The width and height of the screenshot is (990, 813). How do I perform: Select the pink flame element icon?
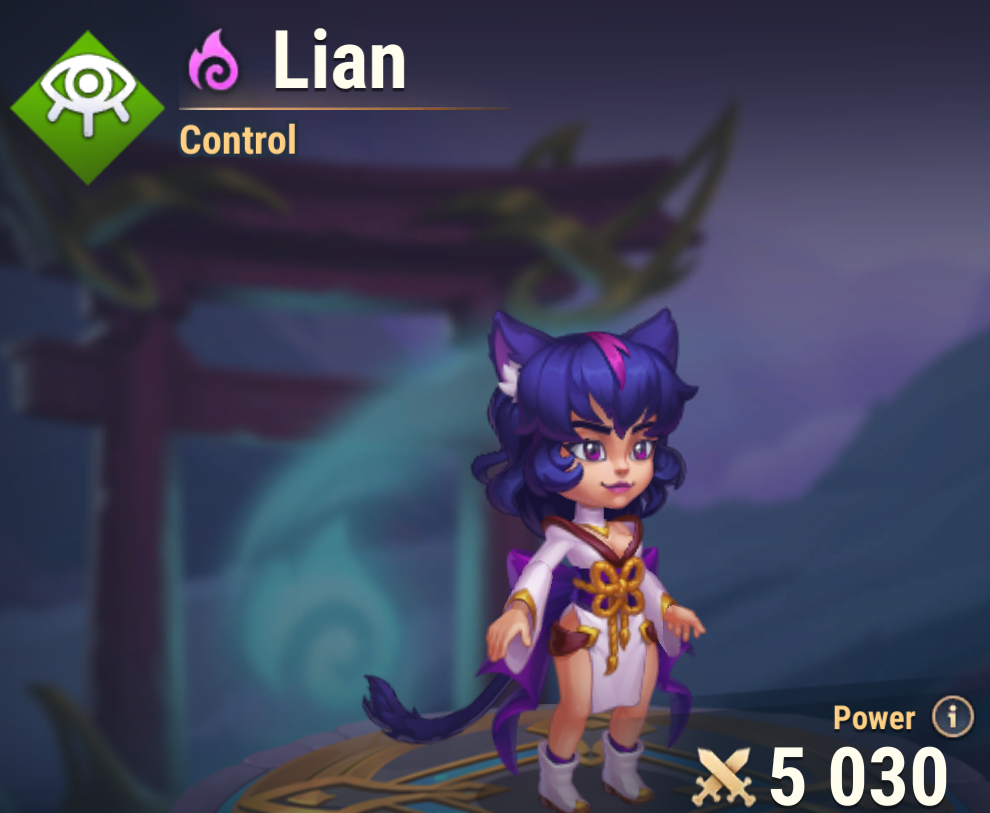[214, 62]
